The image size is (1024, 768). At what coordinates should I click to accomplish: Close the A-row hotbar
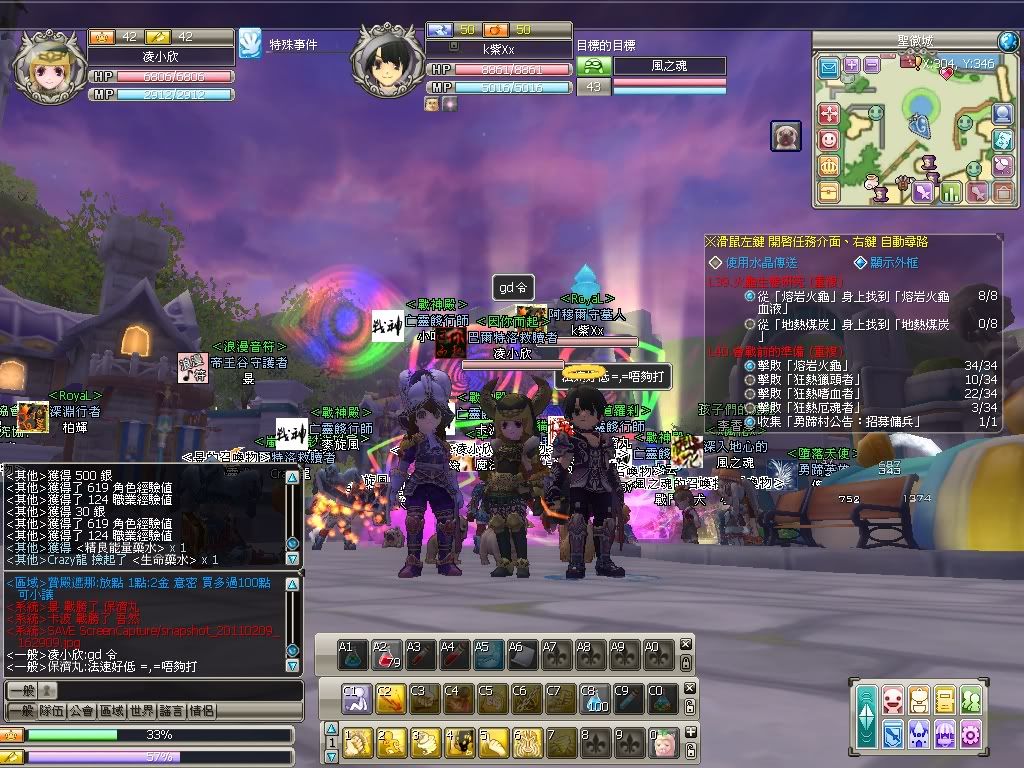(x=686, y=645)
